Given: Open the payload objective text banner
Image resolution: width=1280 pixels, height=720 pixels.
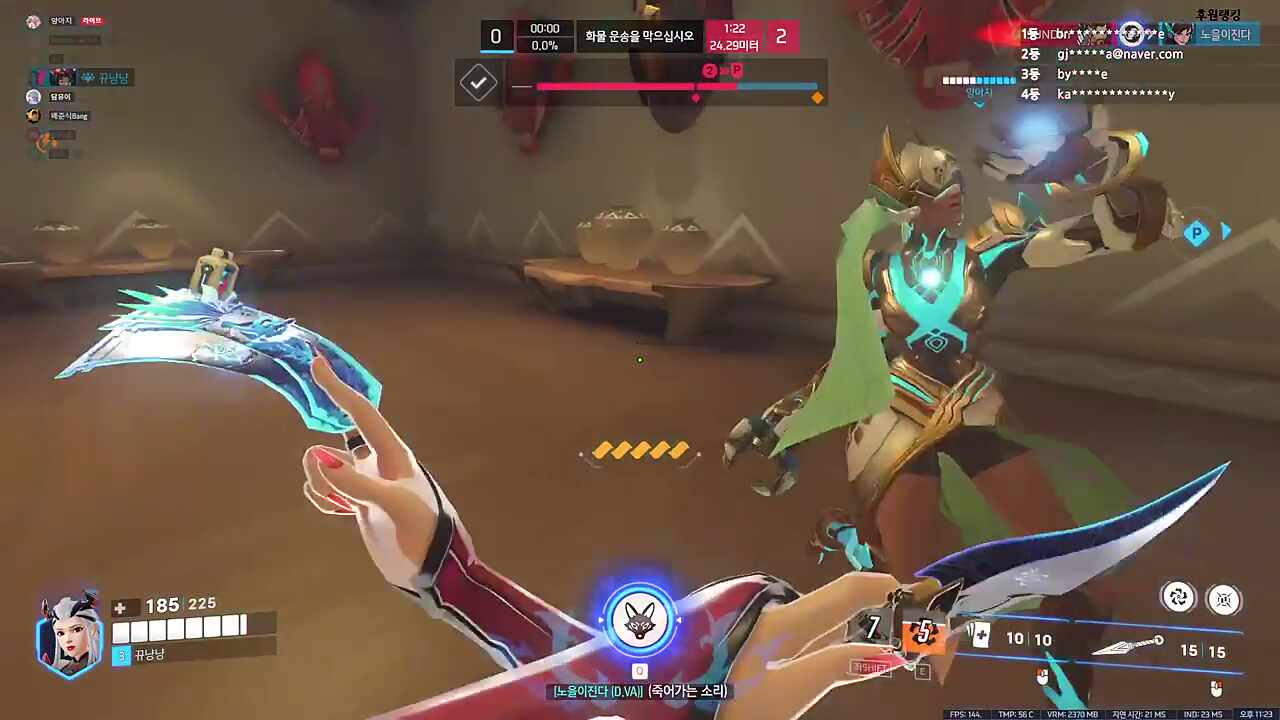Looking at the screenshot, I should click(x=640, y=37).
